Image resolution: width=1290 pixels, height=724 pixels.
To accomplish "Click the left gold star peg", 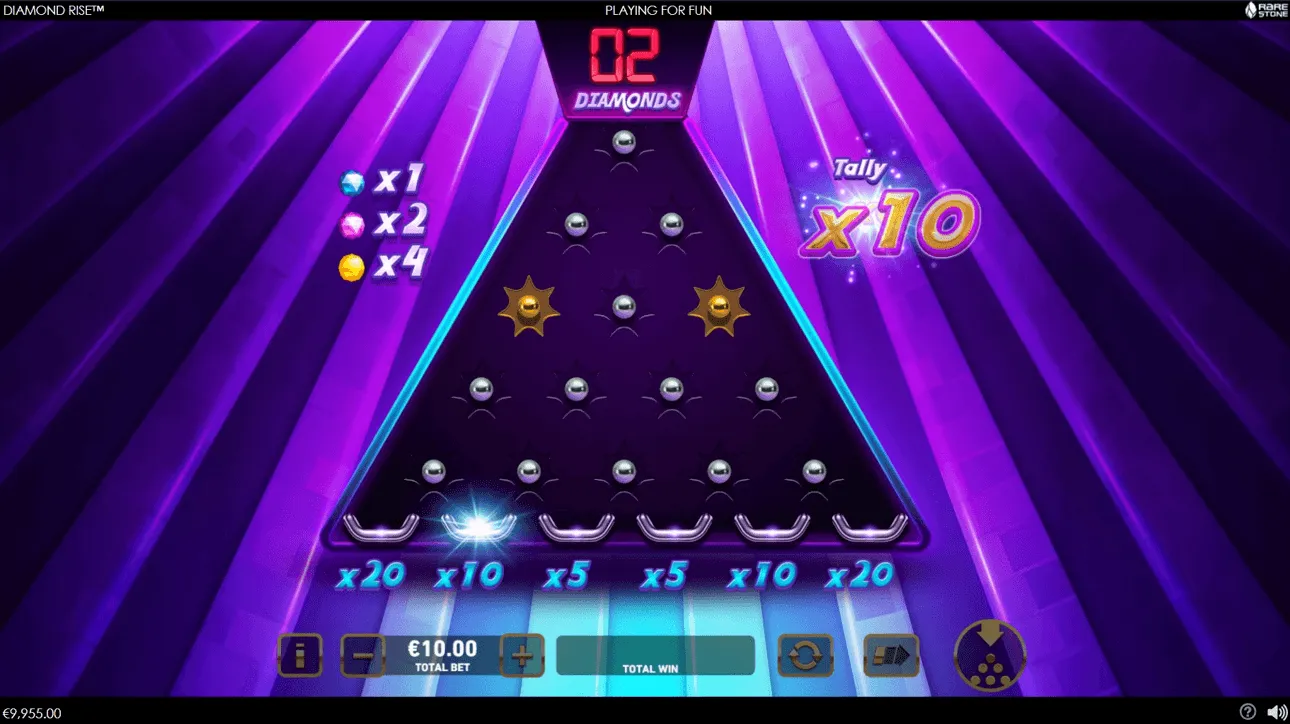I will 530,308.
